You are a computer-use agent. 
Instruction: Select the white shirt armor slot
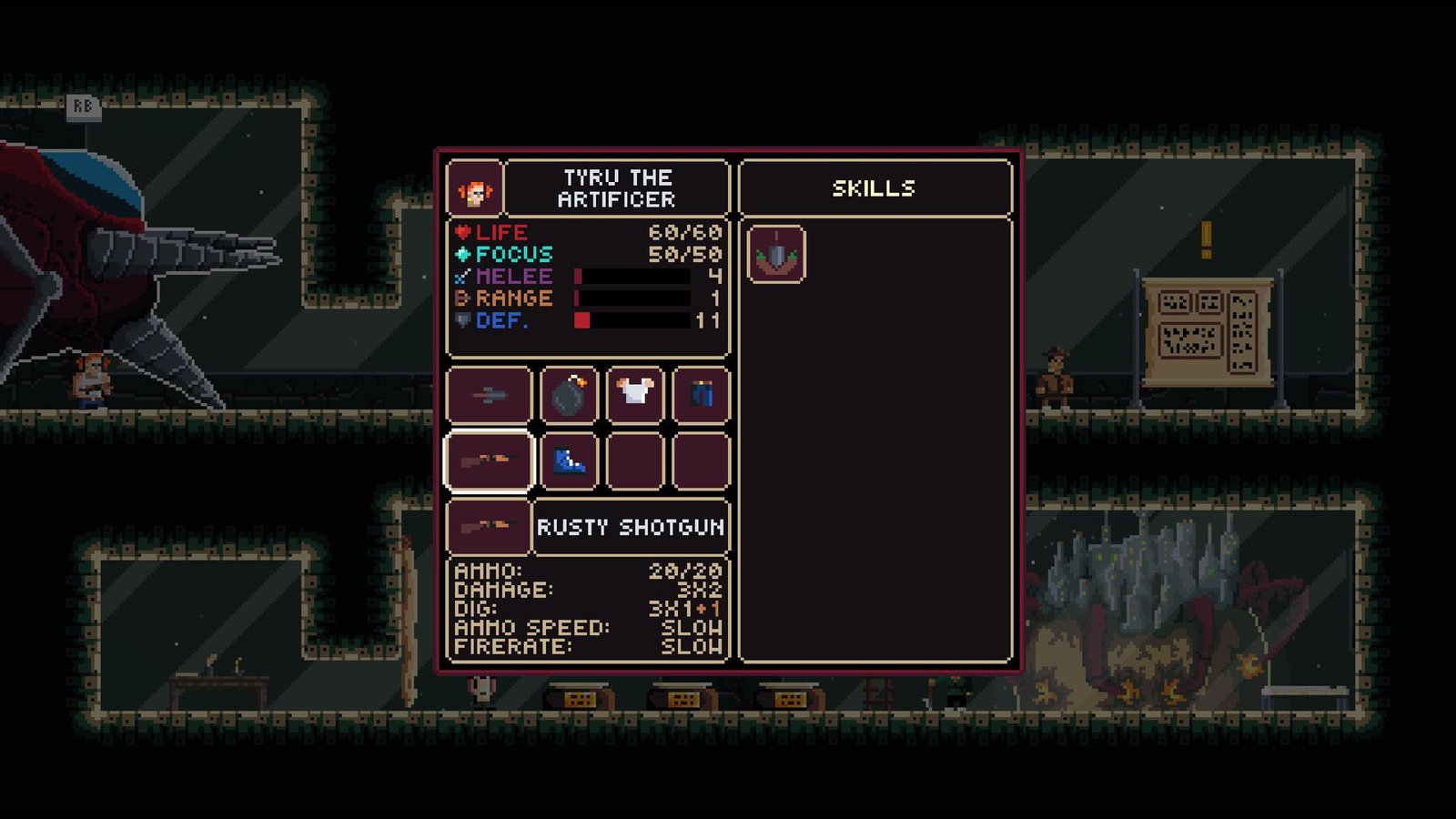point(634,396)
